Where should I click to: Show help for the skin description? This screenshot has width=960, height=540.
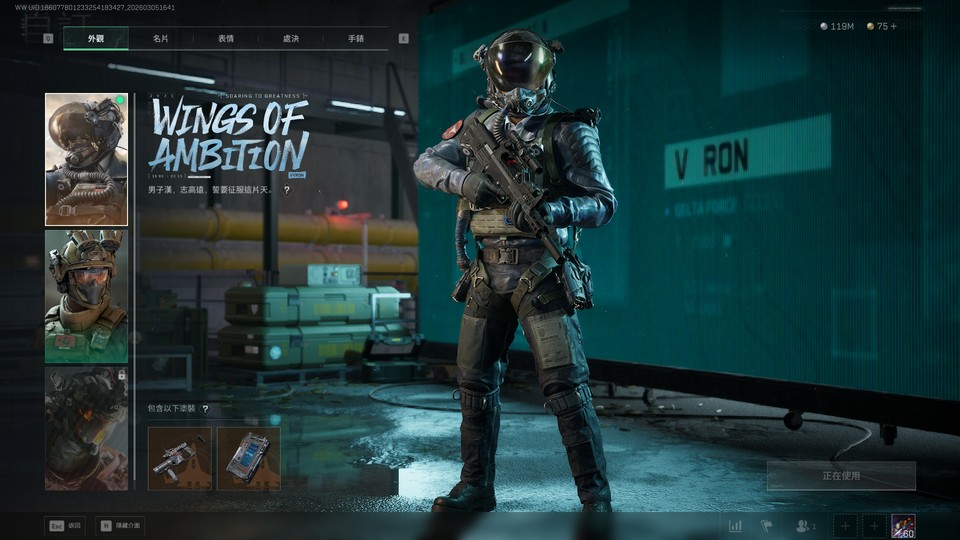click(287, 189)
